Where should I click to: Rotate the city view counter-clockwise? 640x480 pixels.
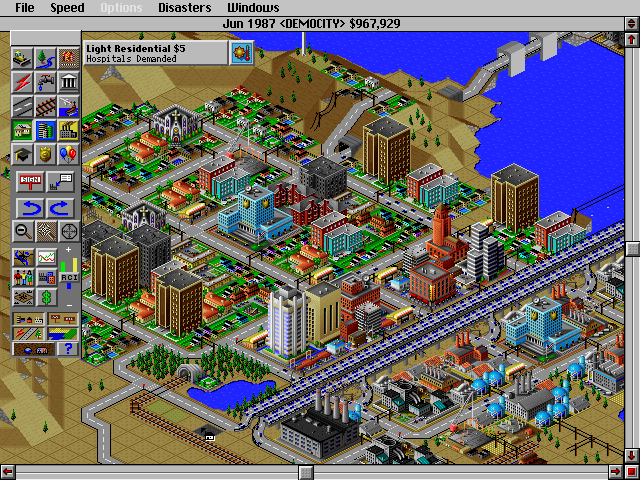click(x=29, y=207)
